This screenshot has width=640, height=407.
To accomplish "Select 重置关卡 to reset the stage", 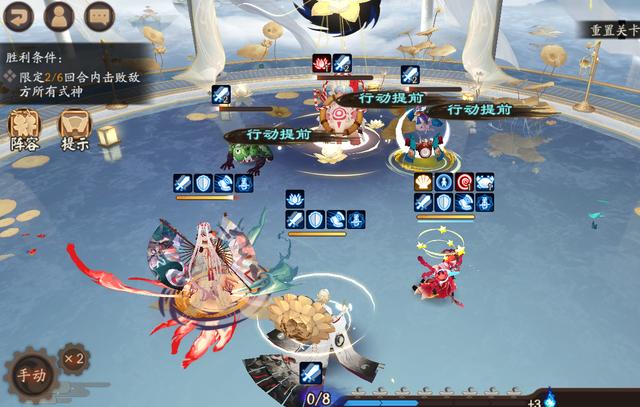I will click(x=612, y=30).
